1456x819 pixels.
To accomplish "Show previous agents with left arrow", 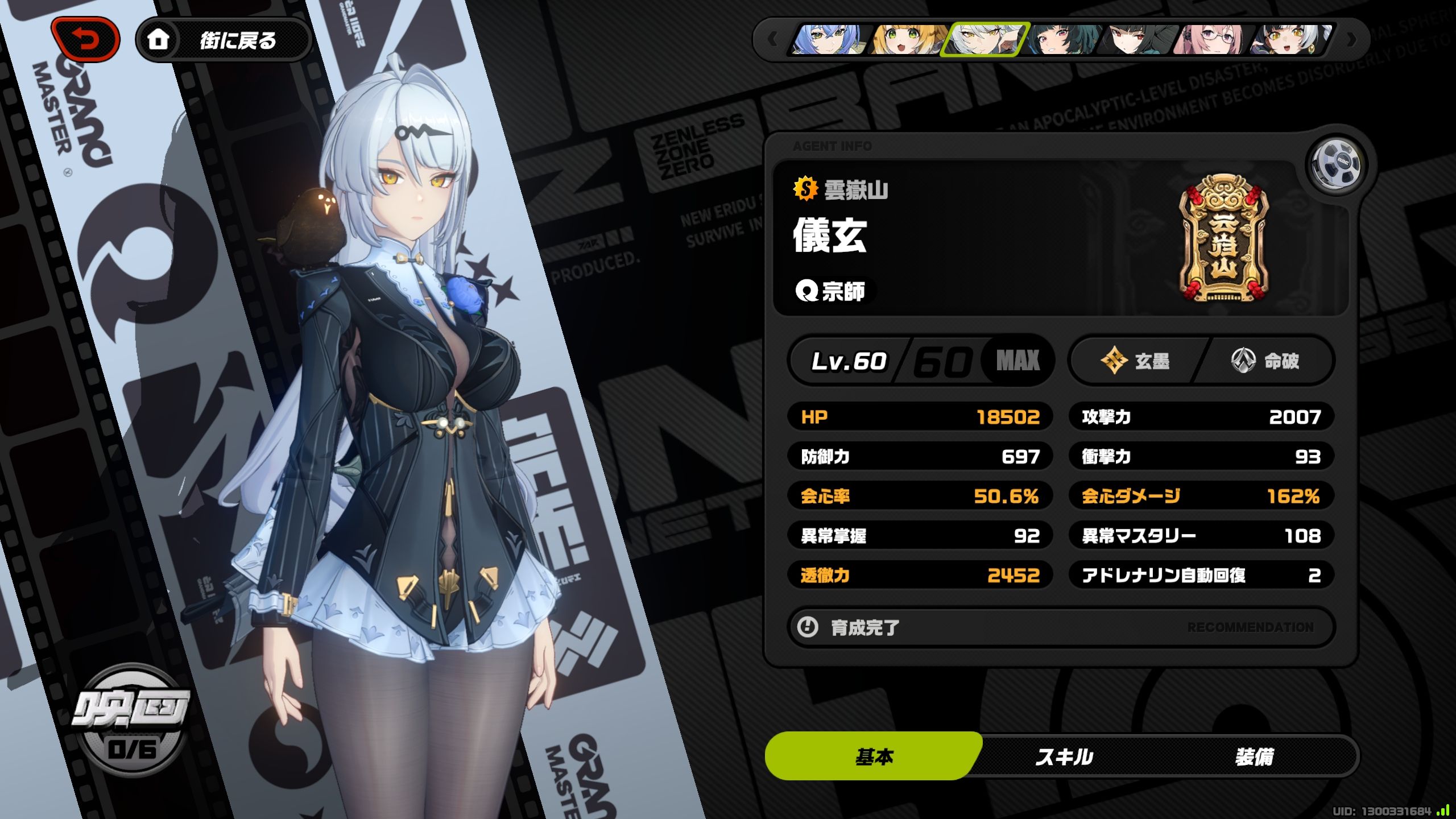I will 772,40.
